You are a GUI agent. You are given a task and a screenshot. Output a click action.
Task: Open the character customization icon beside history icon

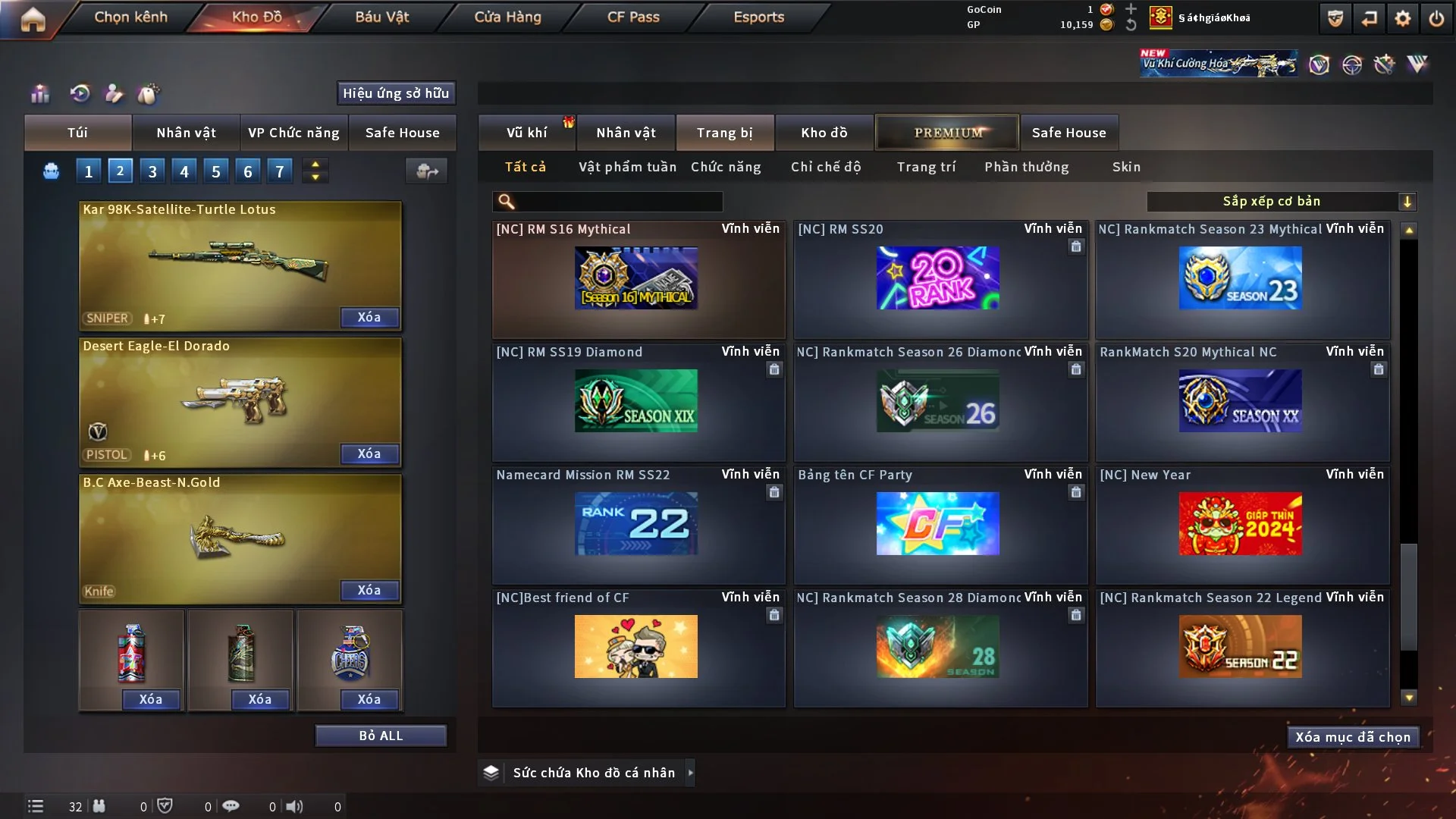pyautogui.click(x=114, y=94)
